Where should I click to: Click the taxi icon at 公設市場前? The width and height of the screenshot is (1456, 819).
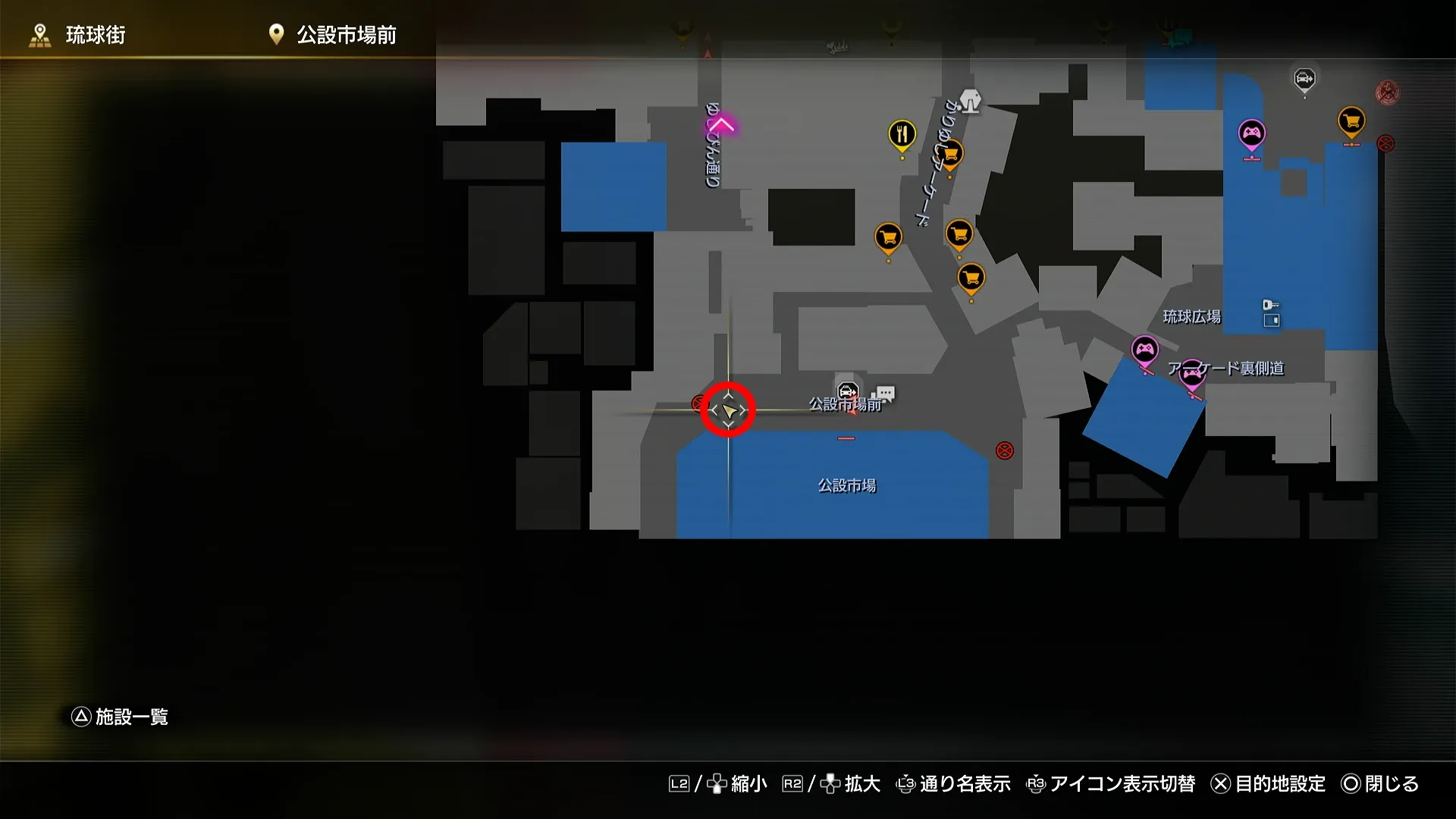tap(847, 389)
